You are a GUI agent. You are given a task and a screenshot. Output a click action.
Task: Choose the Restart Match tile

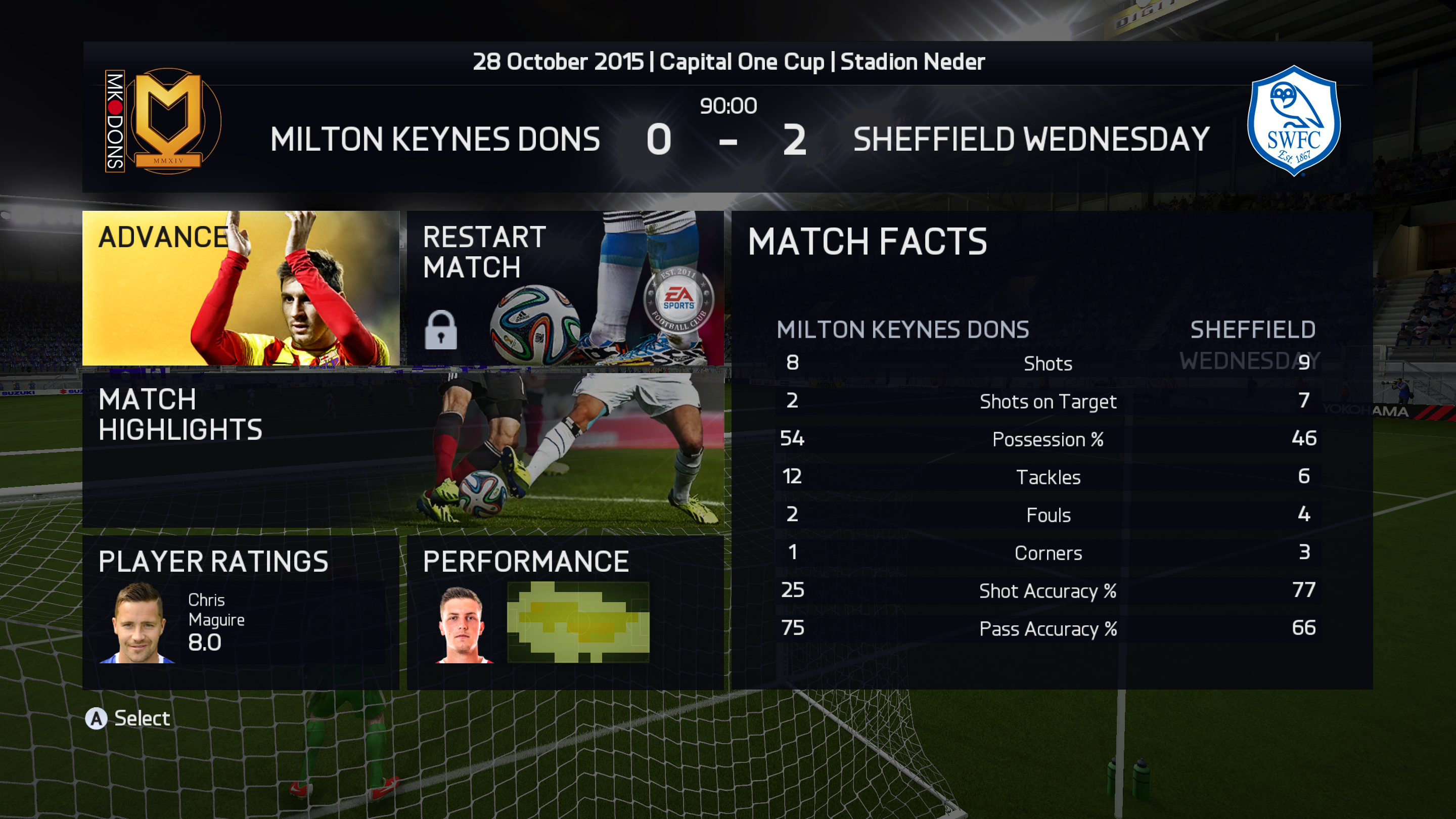(565, 288)
